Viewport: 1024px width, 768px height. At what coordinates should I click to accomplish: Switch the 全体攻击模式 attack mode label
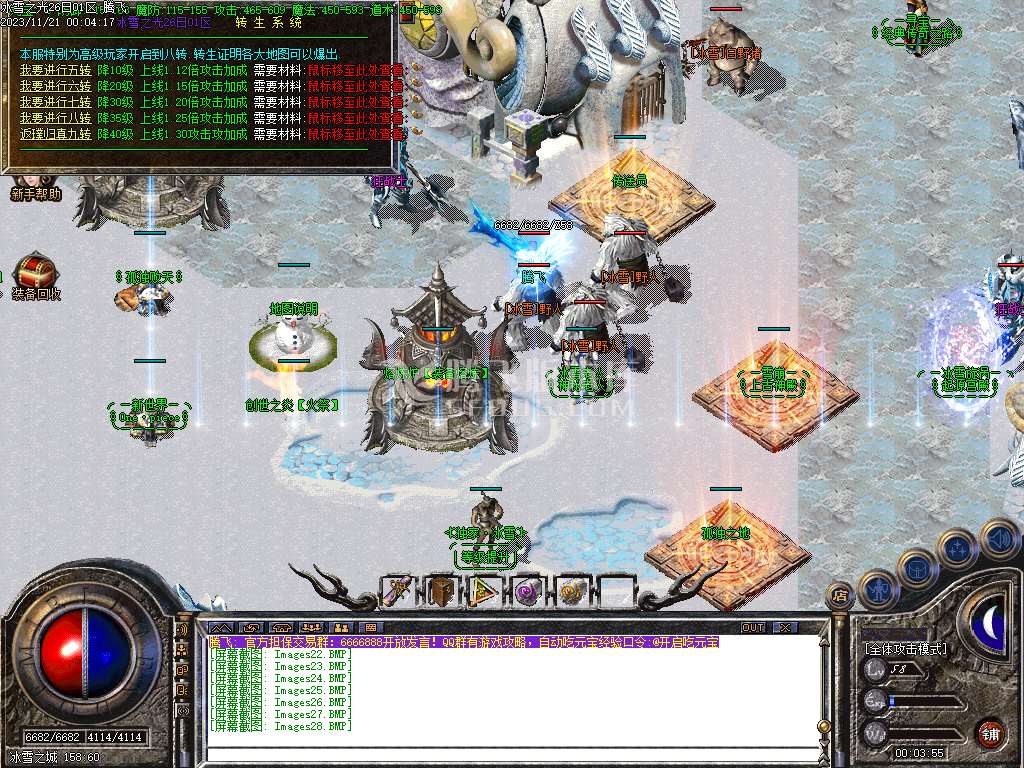(x=906, y=649)
